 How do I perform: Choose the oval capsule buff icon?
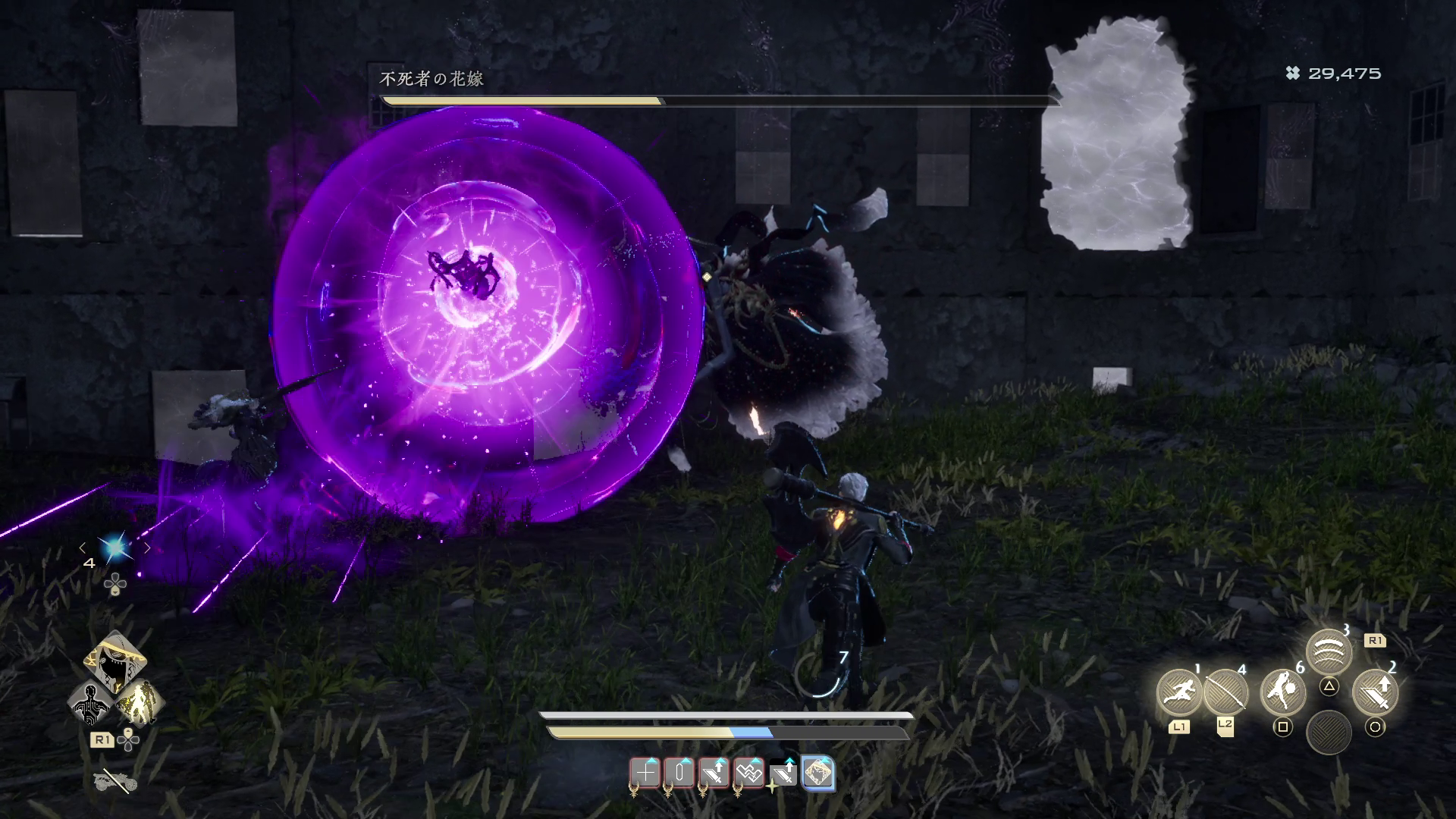pos(679,773)
